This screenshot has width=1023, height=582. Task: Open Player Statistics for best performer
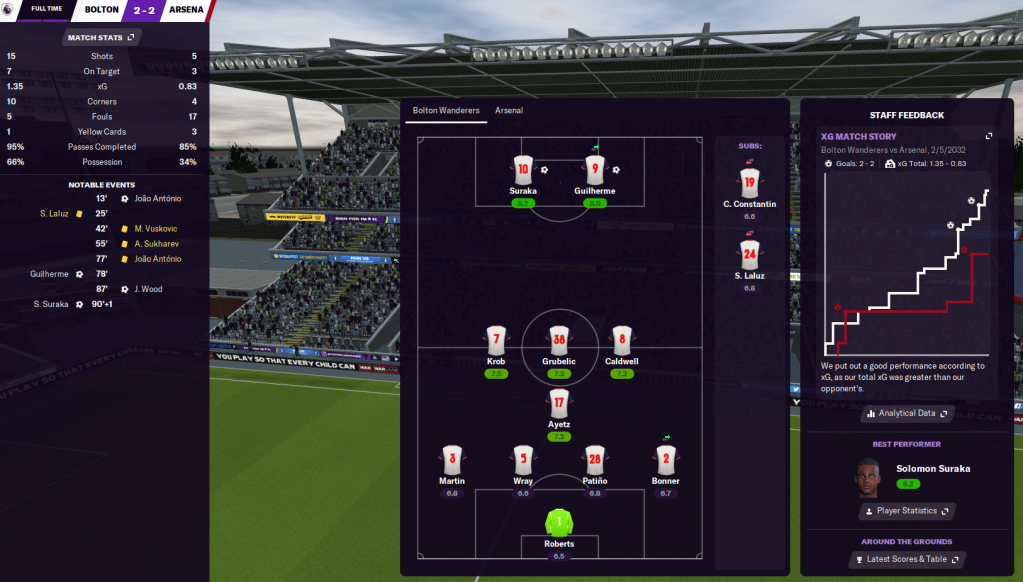coord(907,511)
